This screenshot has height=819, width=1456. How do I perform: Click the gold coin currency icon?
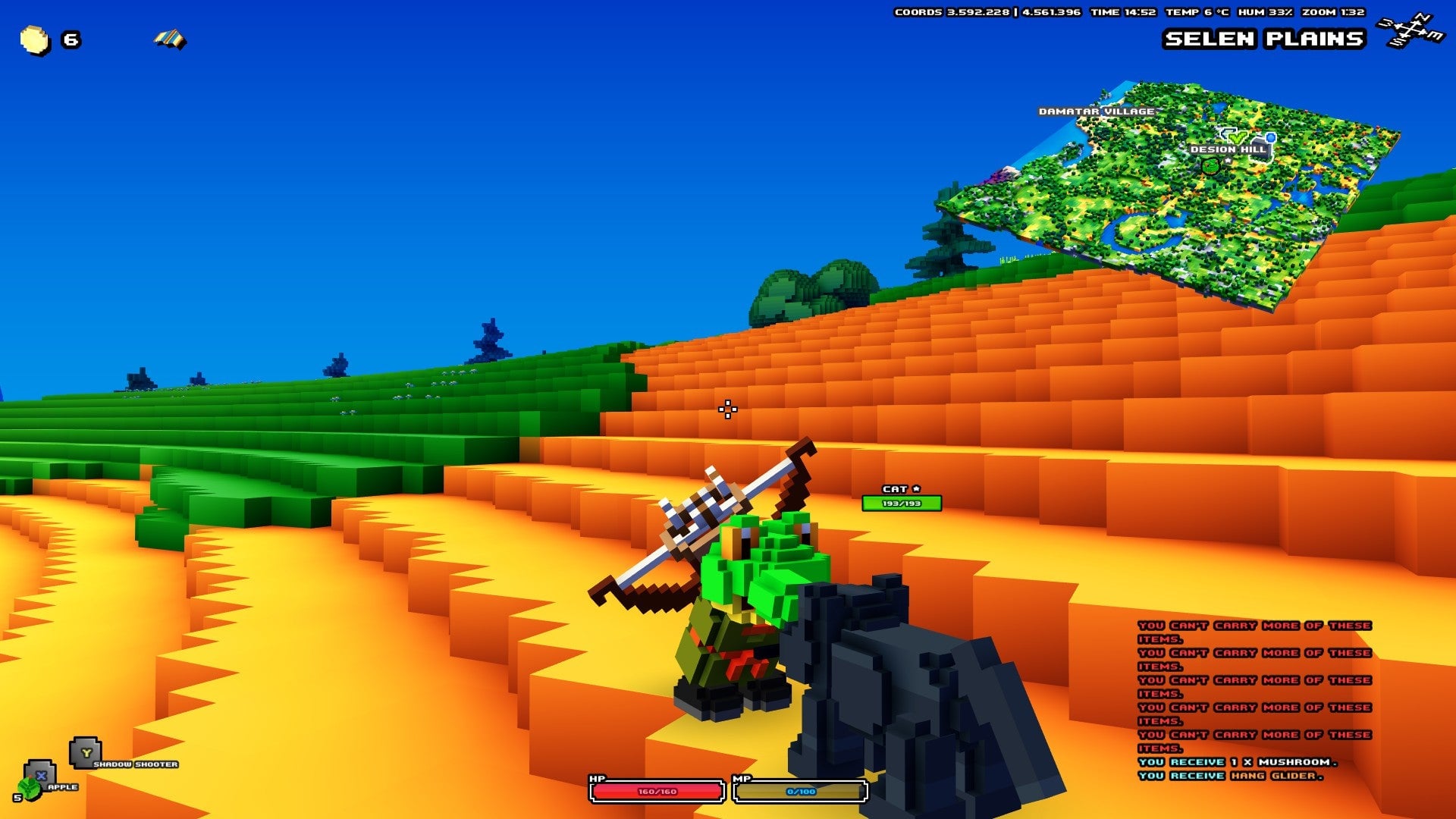point(34,40)
